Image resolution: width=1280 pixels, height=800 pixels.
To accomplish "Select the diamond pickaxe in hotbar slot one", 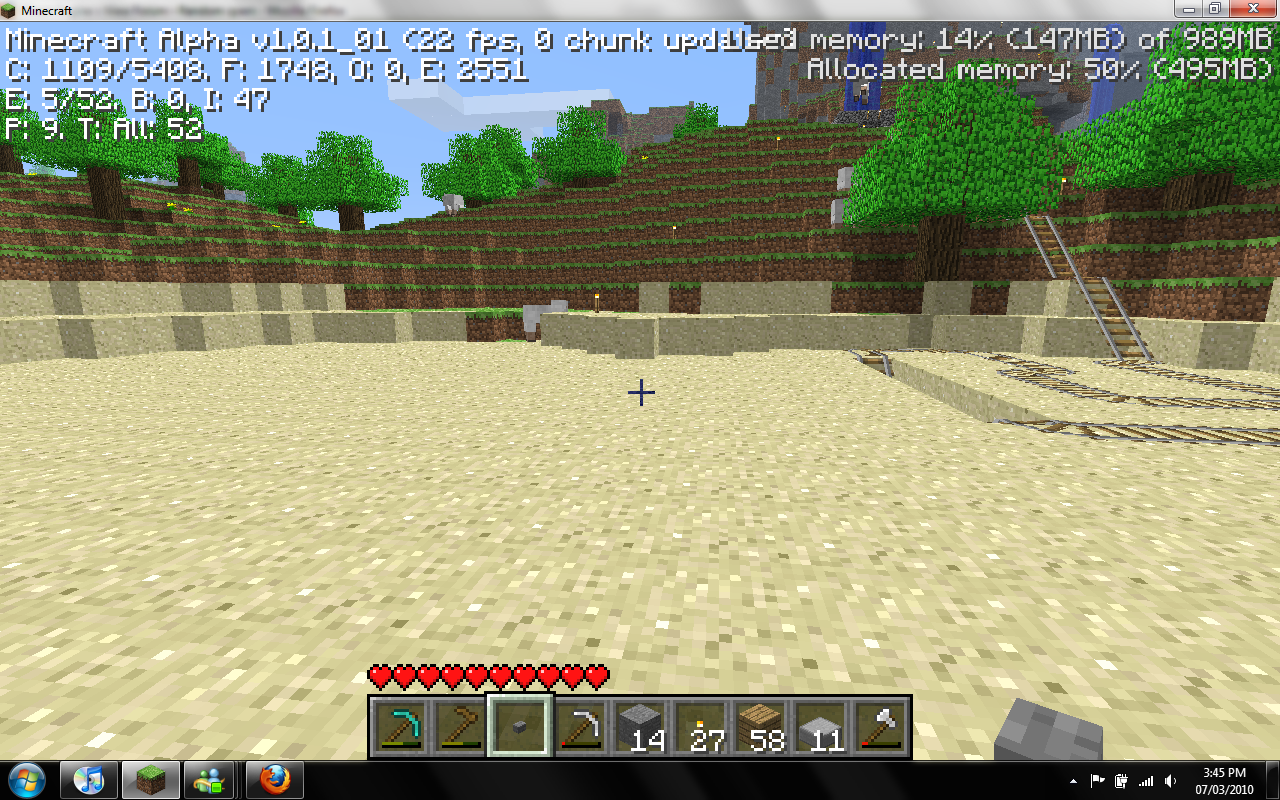I will 399,728.
